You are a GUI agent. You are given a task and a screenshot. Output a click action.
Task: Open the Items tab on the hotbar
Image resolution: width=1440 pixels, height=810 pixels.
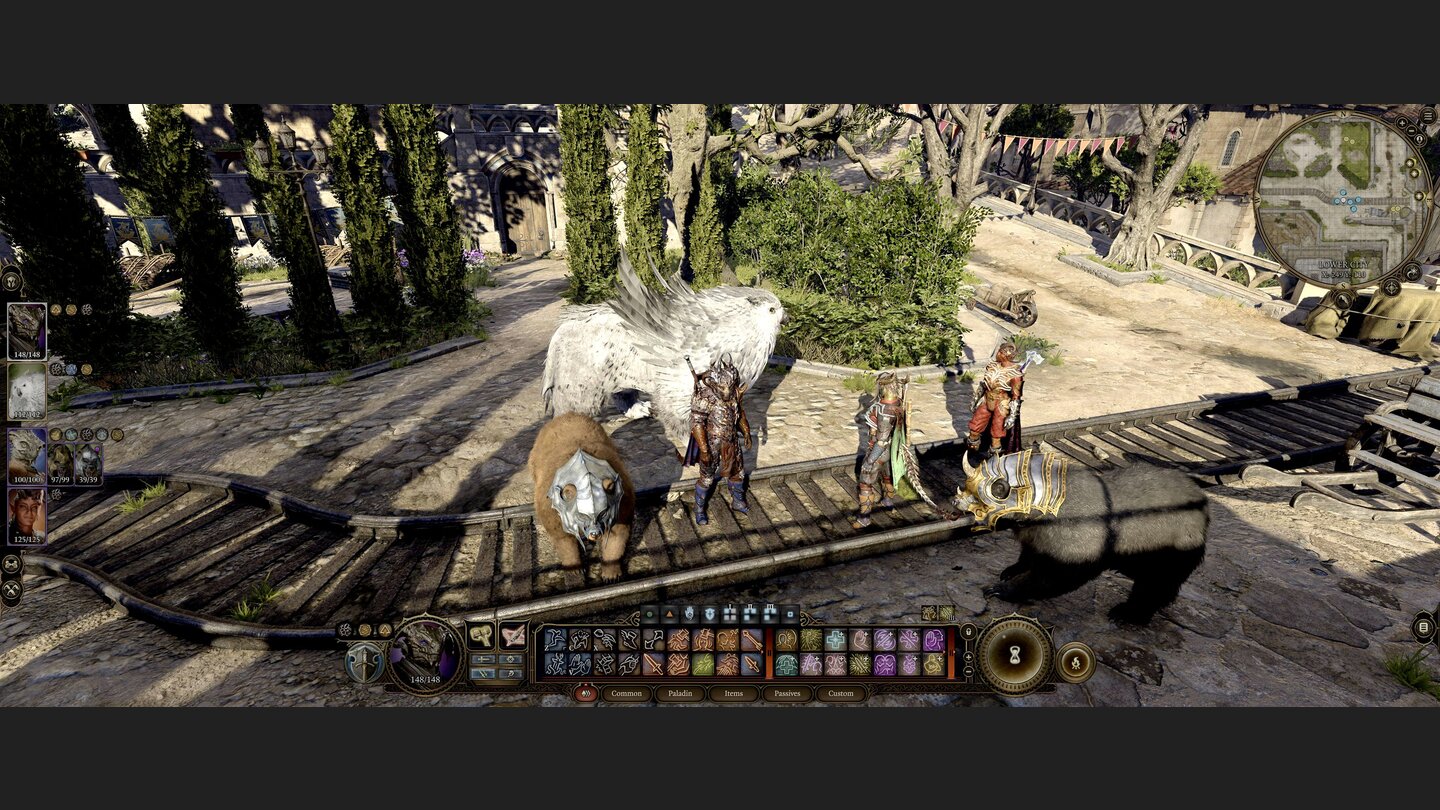[x=733, y=694]
